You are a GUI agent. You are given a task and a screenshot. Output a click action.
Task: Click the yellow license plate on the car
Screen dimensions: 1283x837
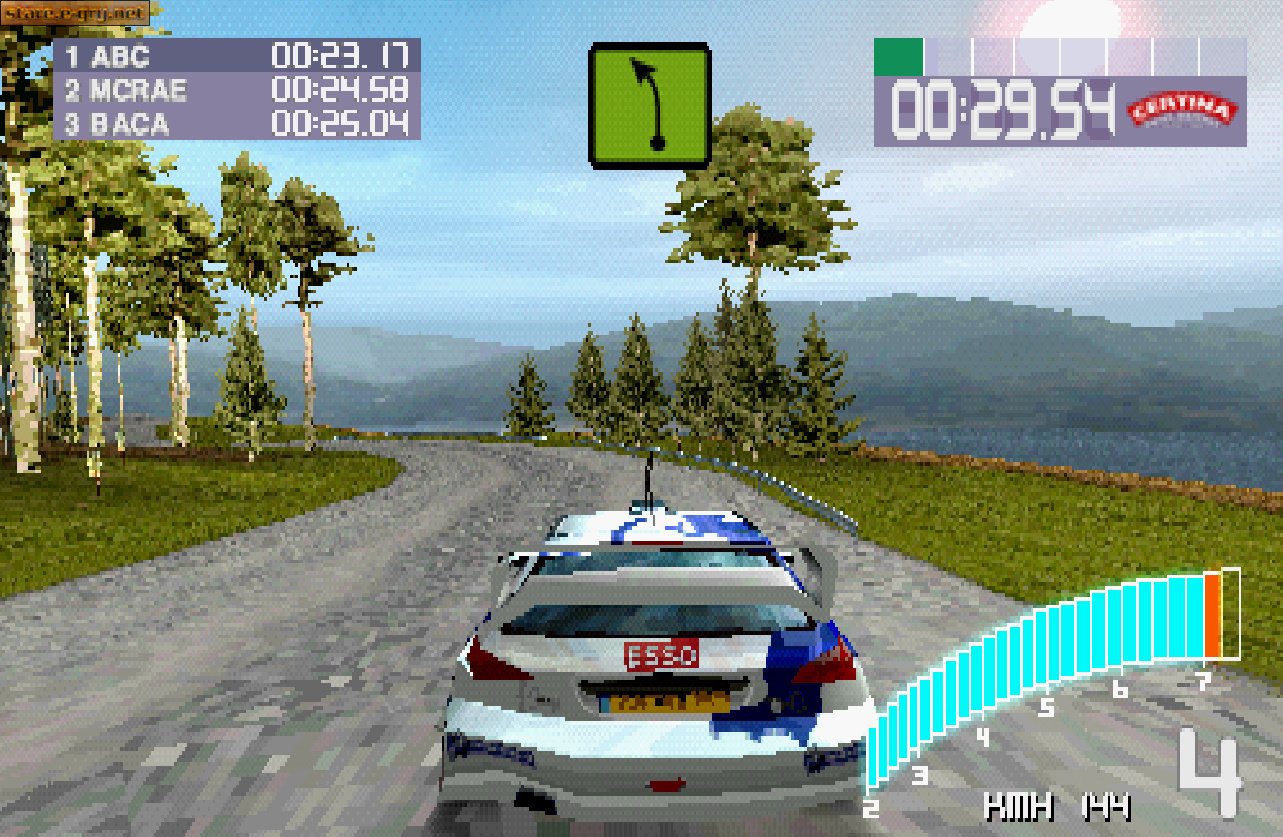[663, 703]
